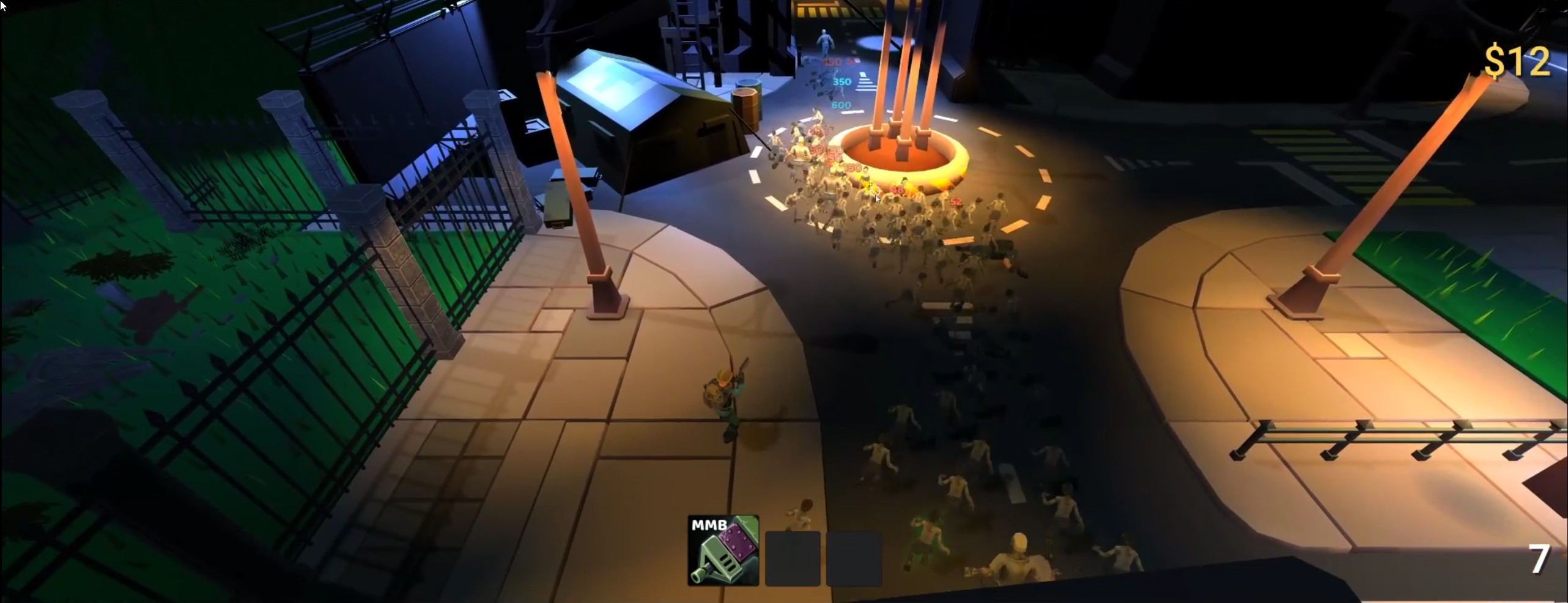
Task: Click the first empty ability slot
Action: pyautogui.click(x=793, y=558)
